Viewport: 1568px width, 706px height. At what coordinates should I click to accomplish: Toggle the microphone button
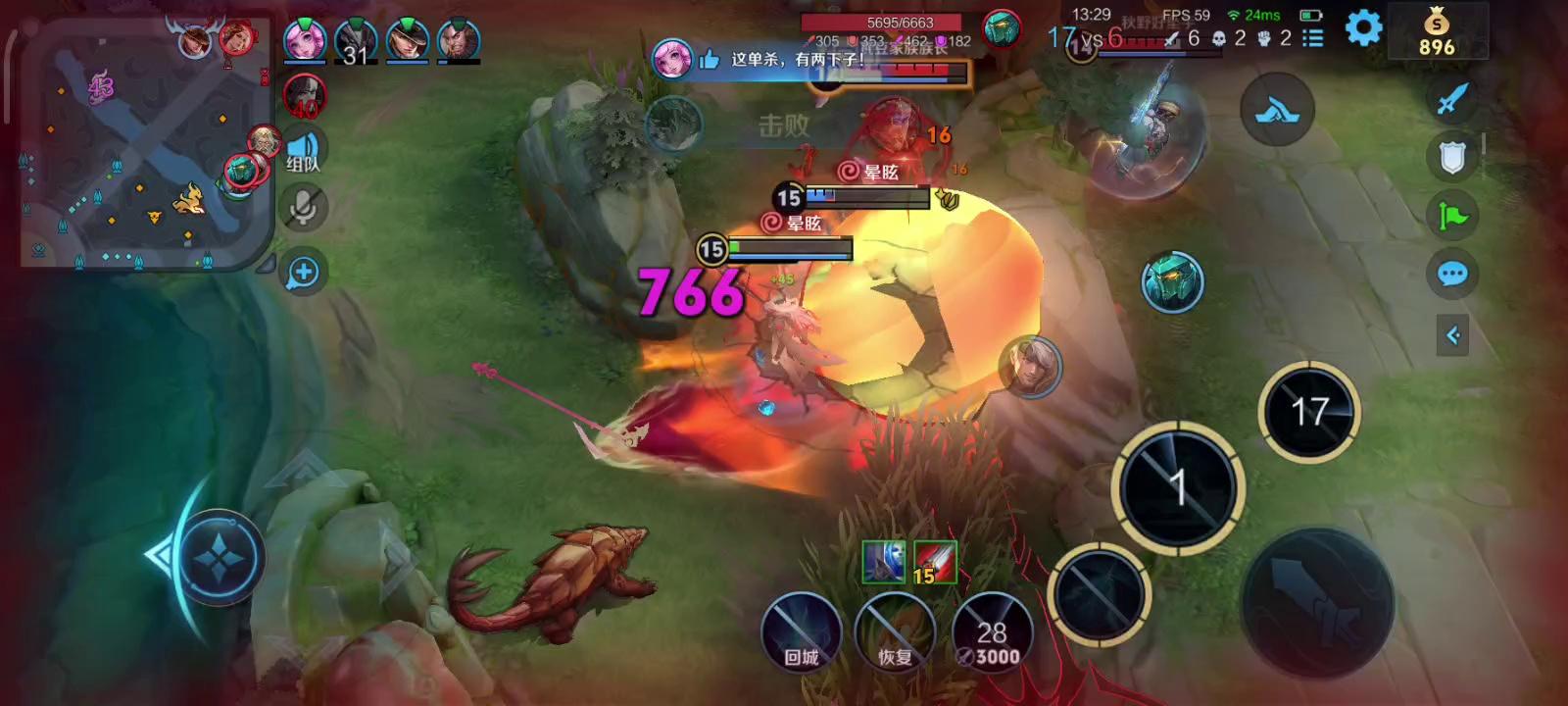point(304,207)
